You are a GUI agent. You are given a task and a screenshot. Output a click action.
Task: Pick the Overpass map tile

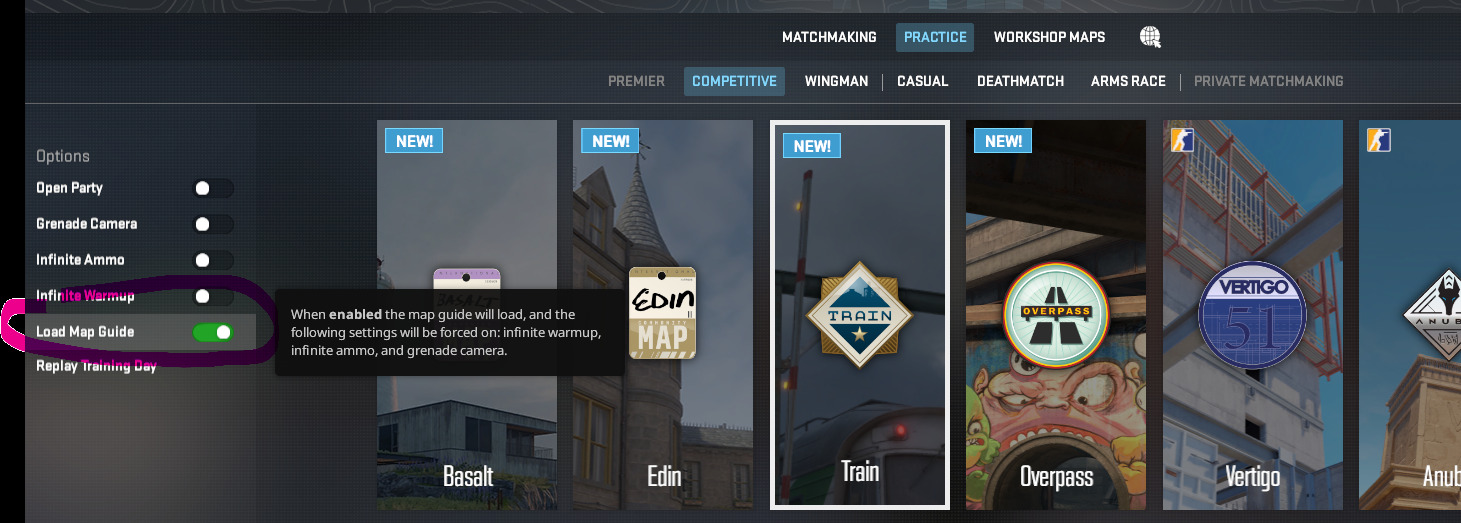point(1056,315)
